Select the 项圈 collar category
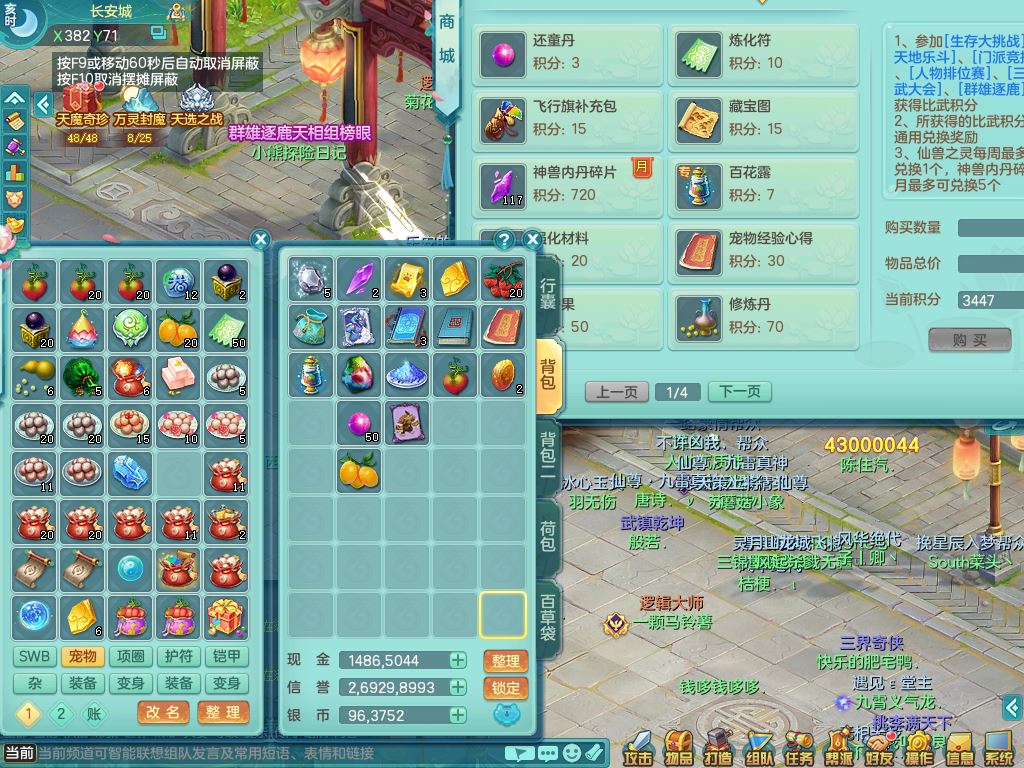This screenshot has height=768, width=1024. pyautogui.click(x=131, y=657)
